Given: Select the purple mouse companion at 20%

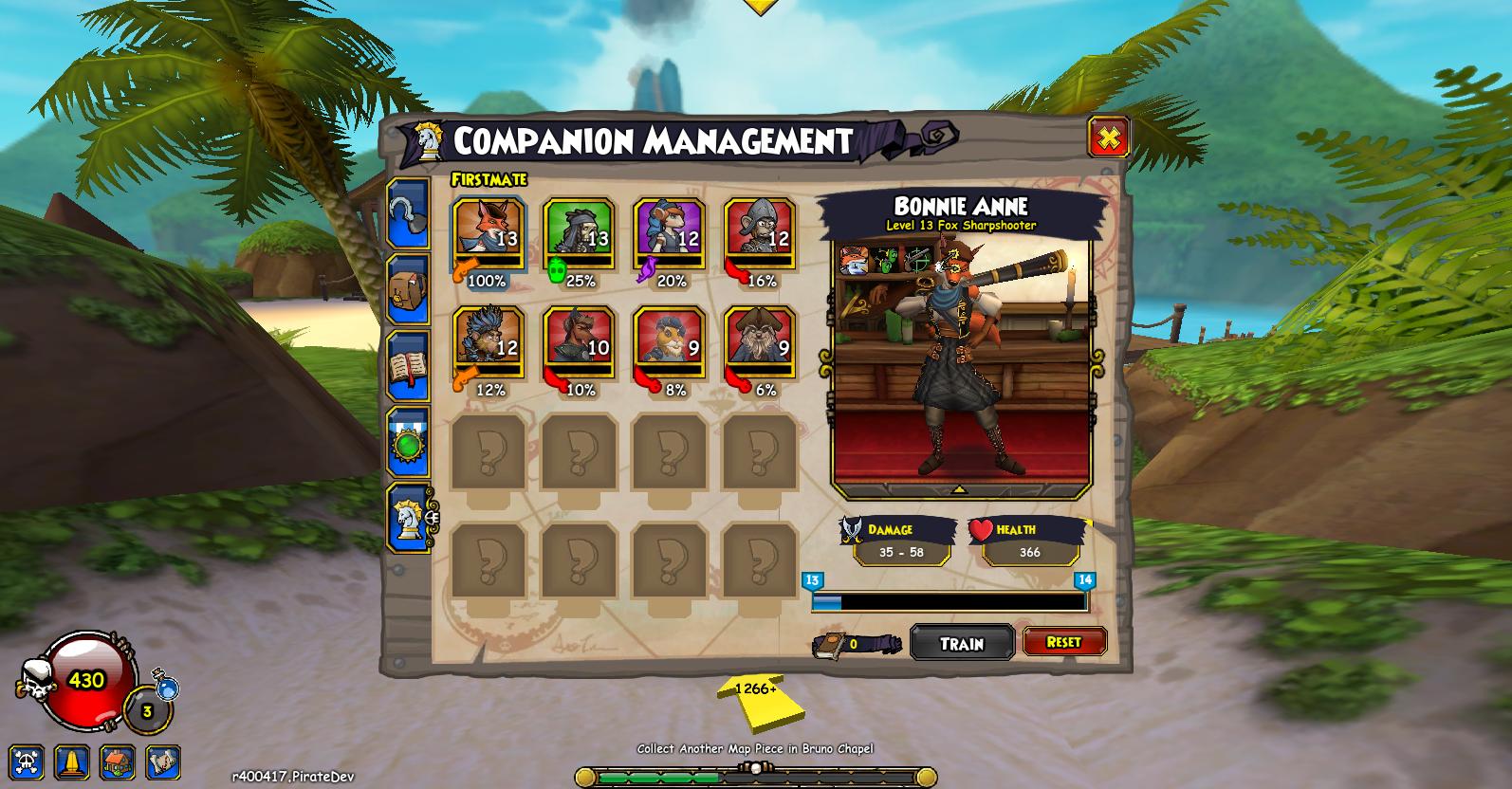Looking at the screenshot, I should pos(669,234).
